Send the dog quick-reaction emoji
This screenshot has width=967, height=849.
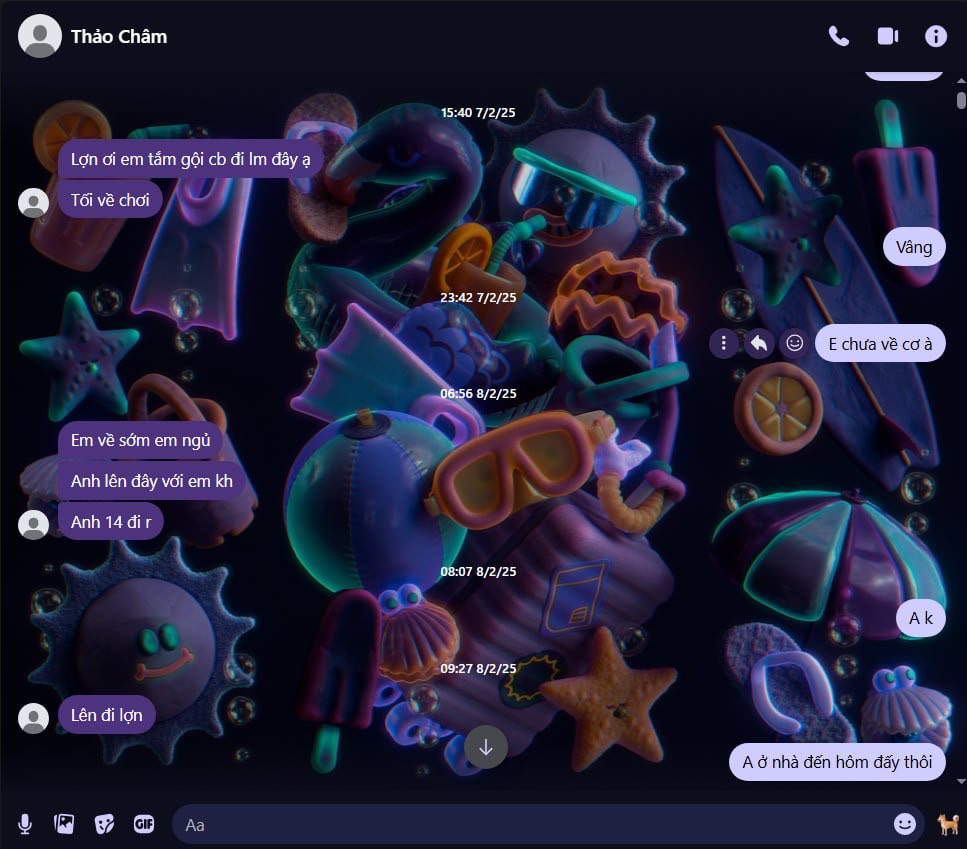coord(947,824)
